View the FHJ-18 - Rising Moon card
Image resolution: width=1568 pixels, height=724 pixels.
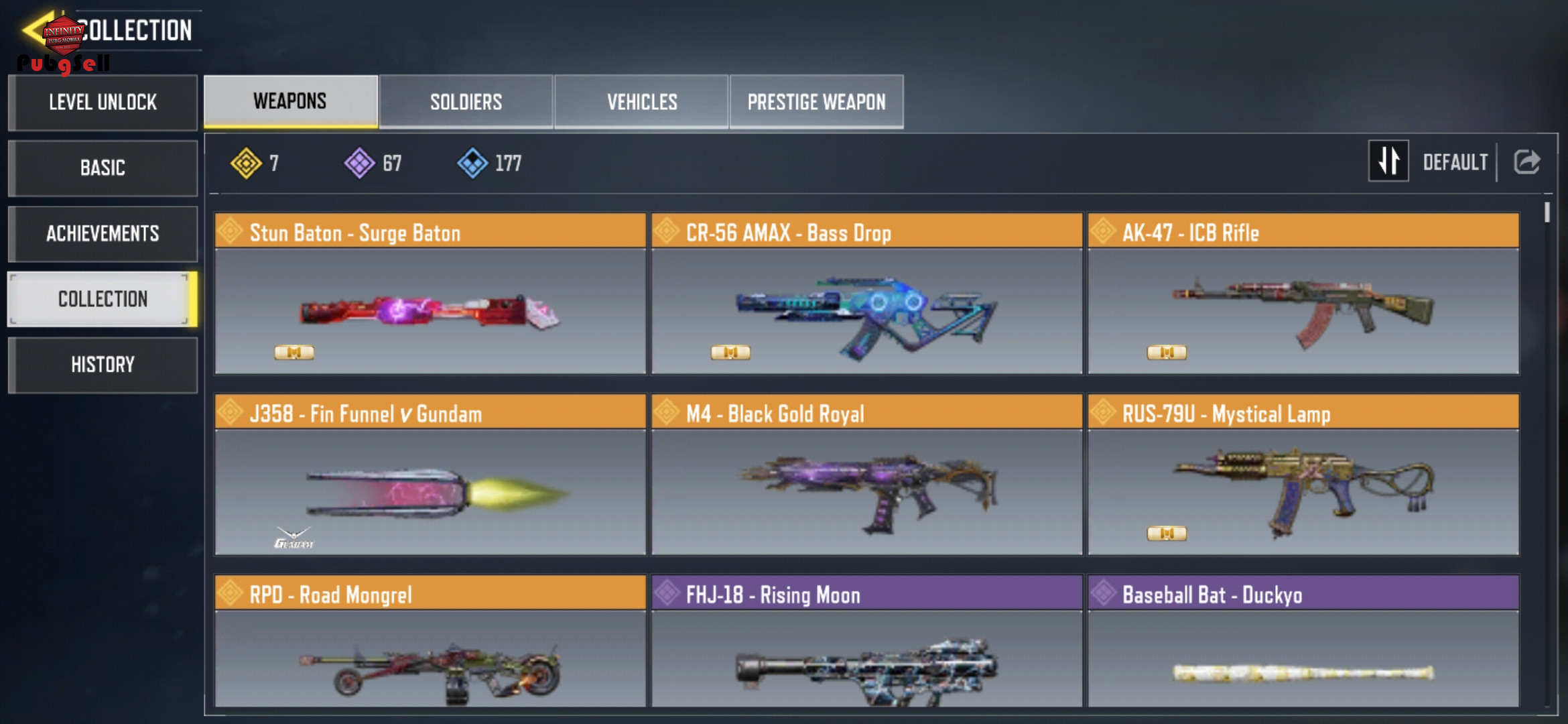pos(866,642)
